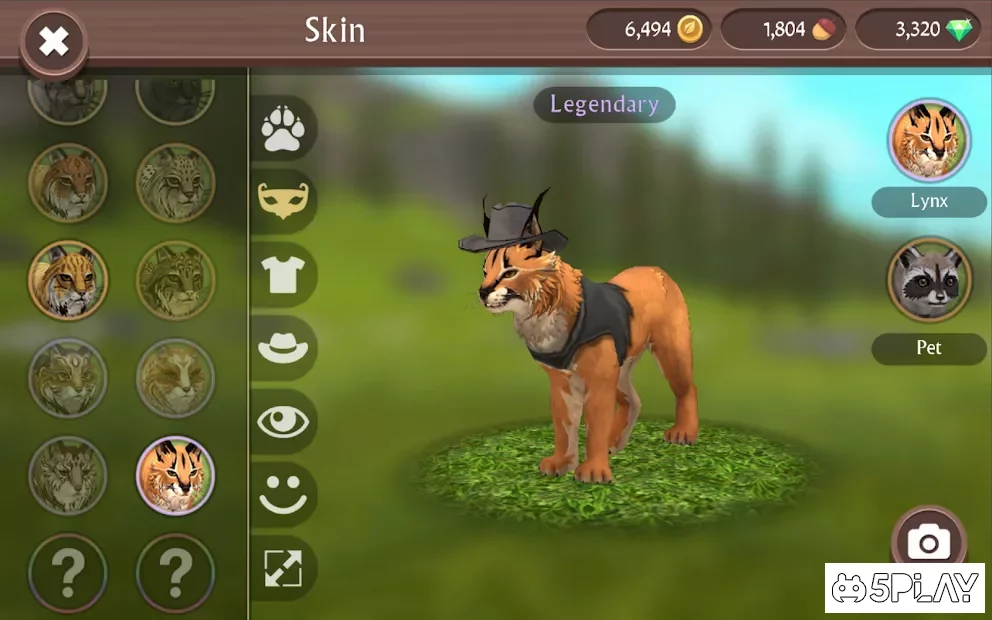Close the Skin customization screen
992x620 pixels.
pyautogui.click(x=53, y=41)
